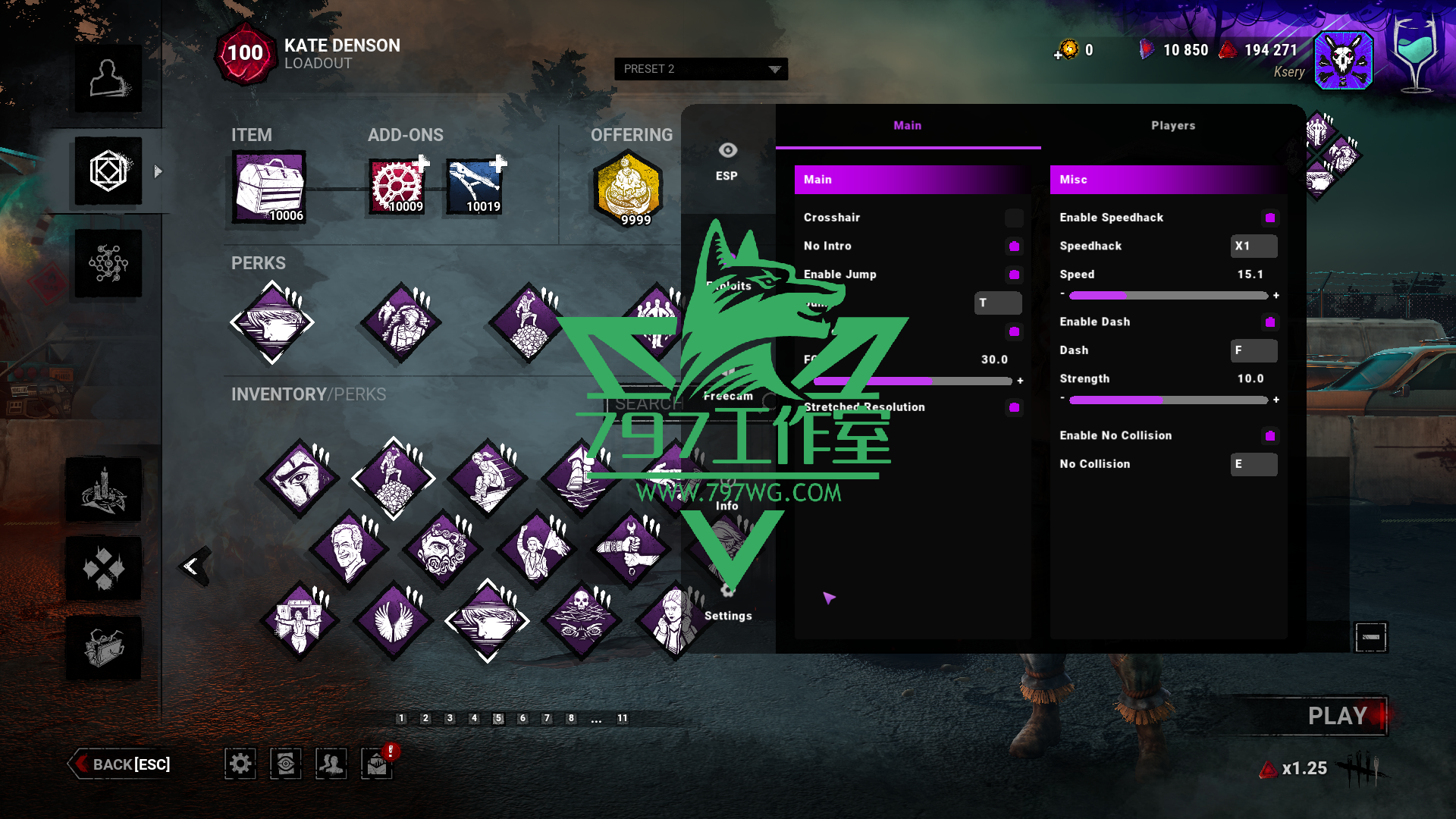1456x819 pixels.
Task: Adjust the Speed slider
Action: click(x=1168, y=296)
